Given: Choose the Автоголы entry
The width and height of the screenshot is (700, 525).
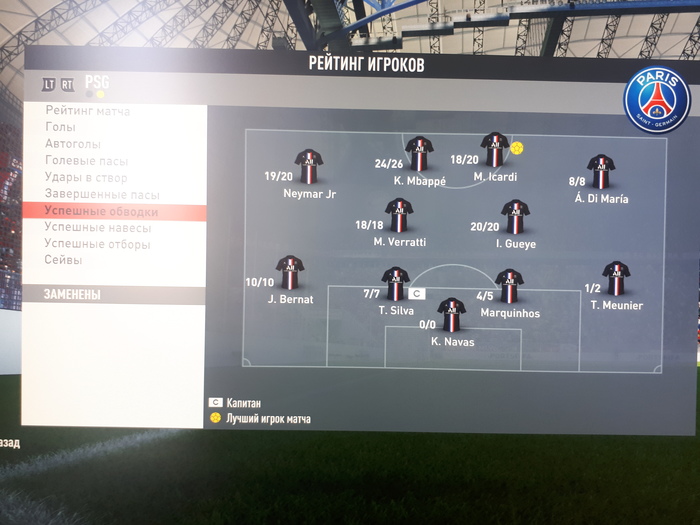Looking at the screenshot, I should pos(73,144).
